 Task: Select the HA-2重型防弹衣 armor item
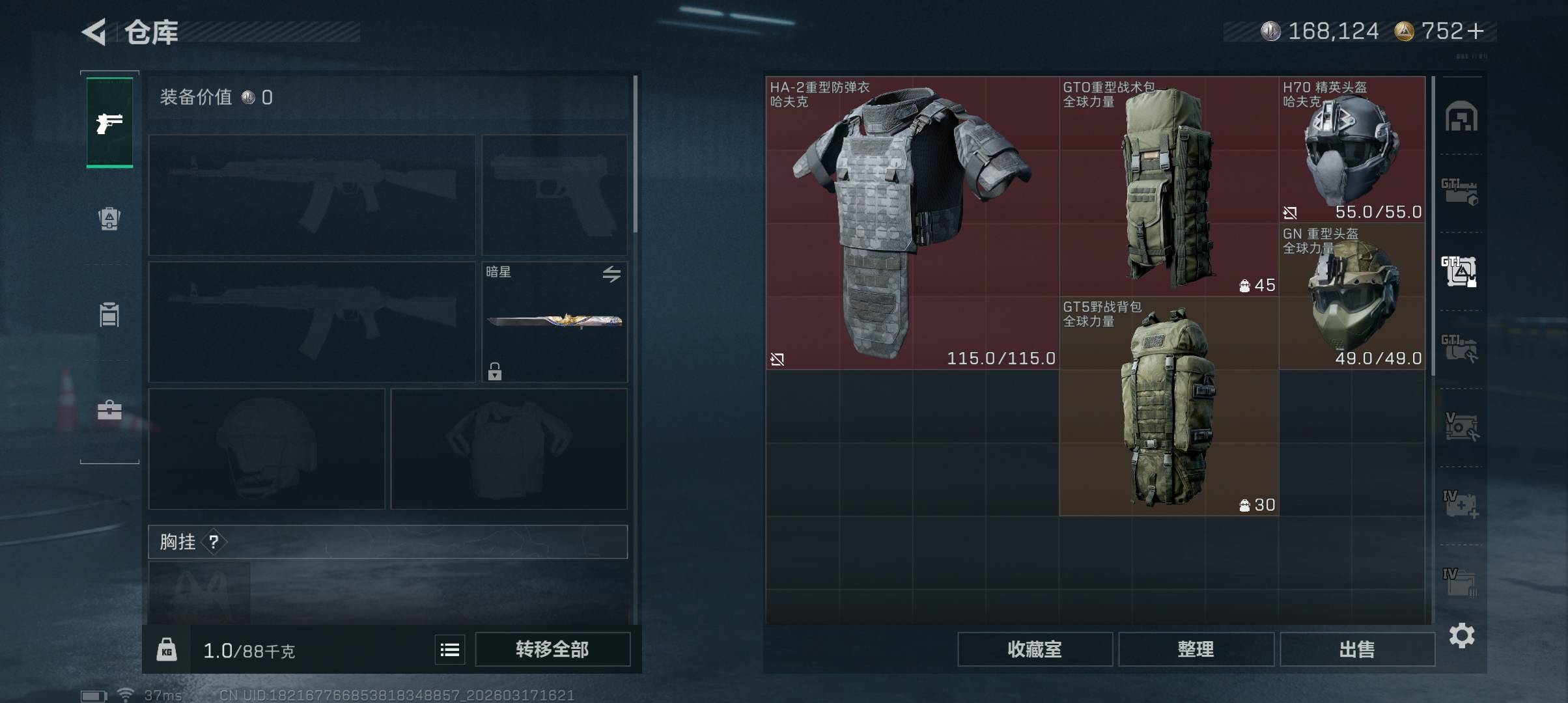click(912, 223)
